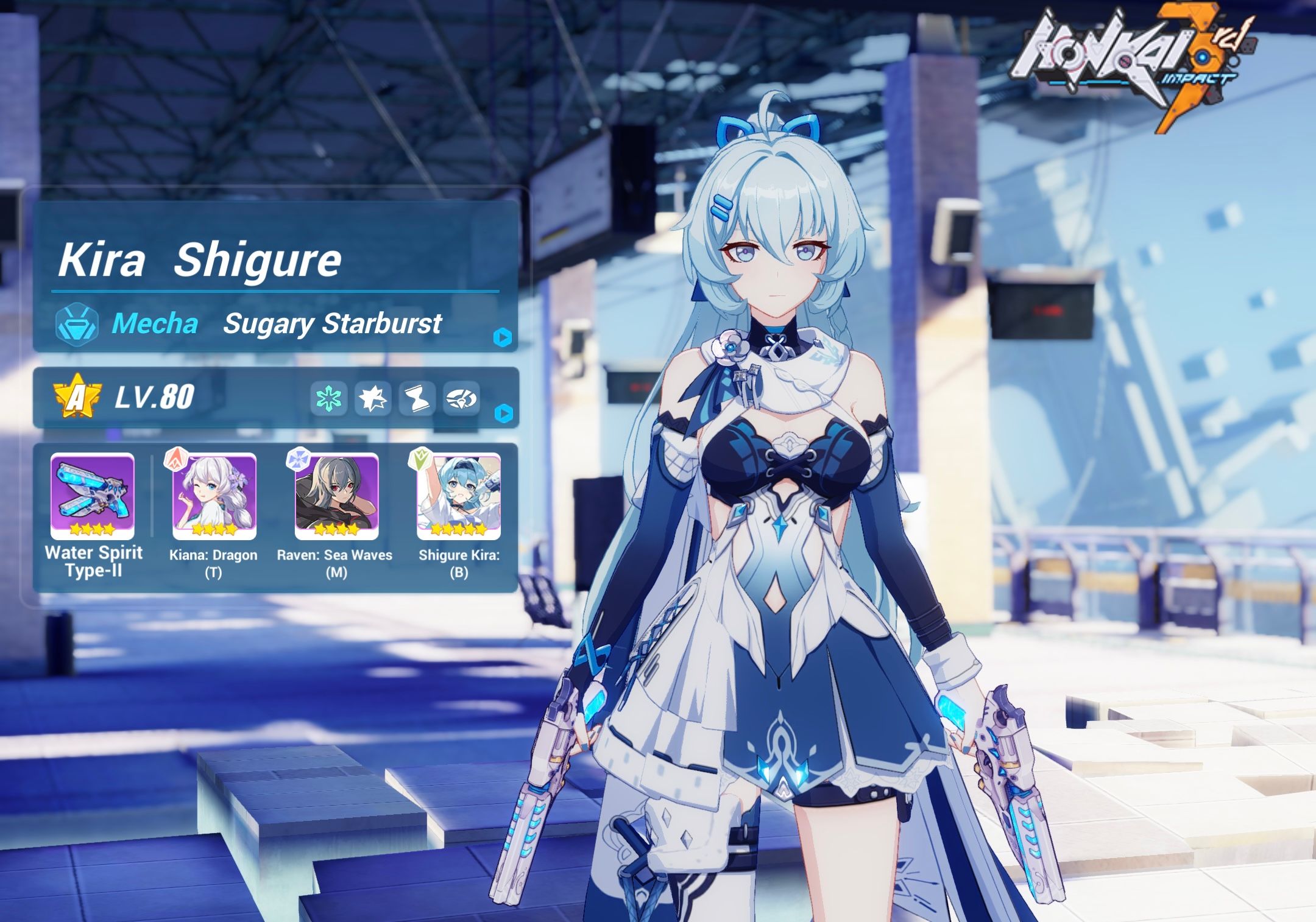This screenshot has height=922, width=1316.
Task: Toggle Kira Shigure's star rank display
Action: [76, 397]
